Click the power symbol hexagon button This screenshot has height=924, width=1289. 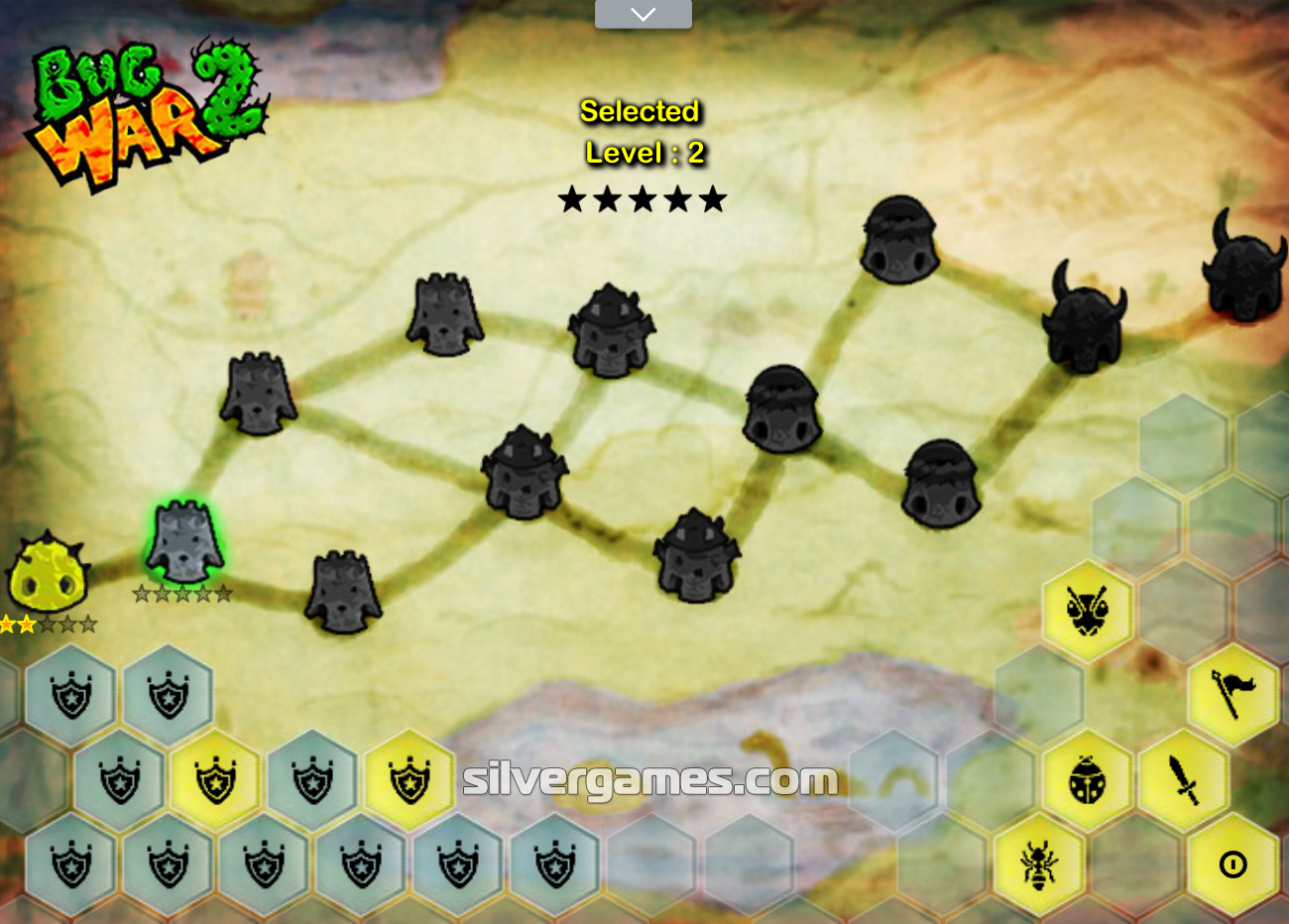[1232, 865]
